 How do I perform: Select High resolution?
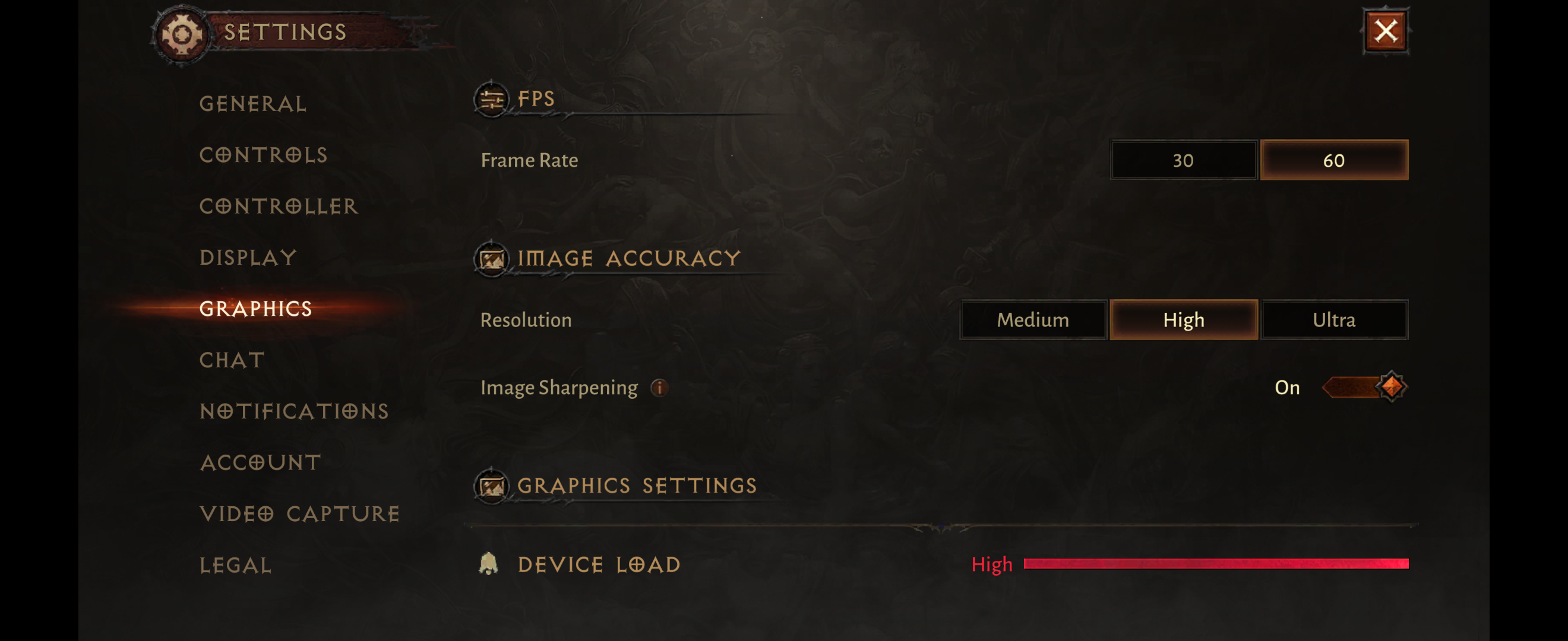[1183, 320]
